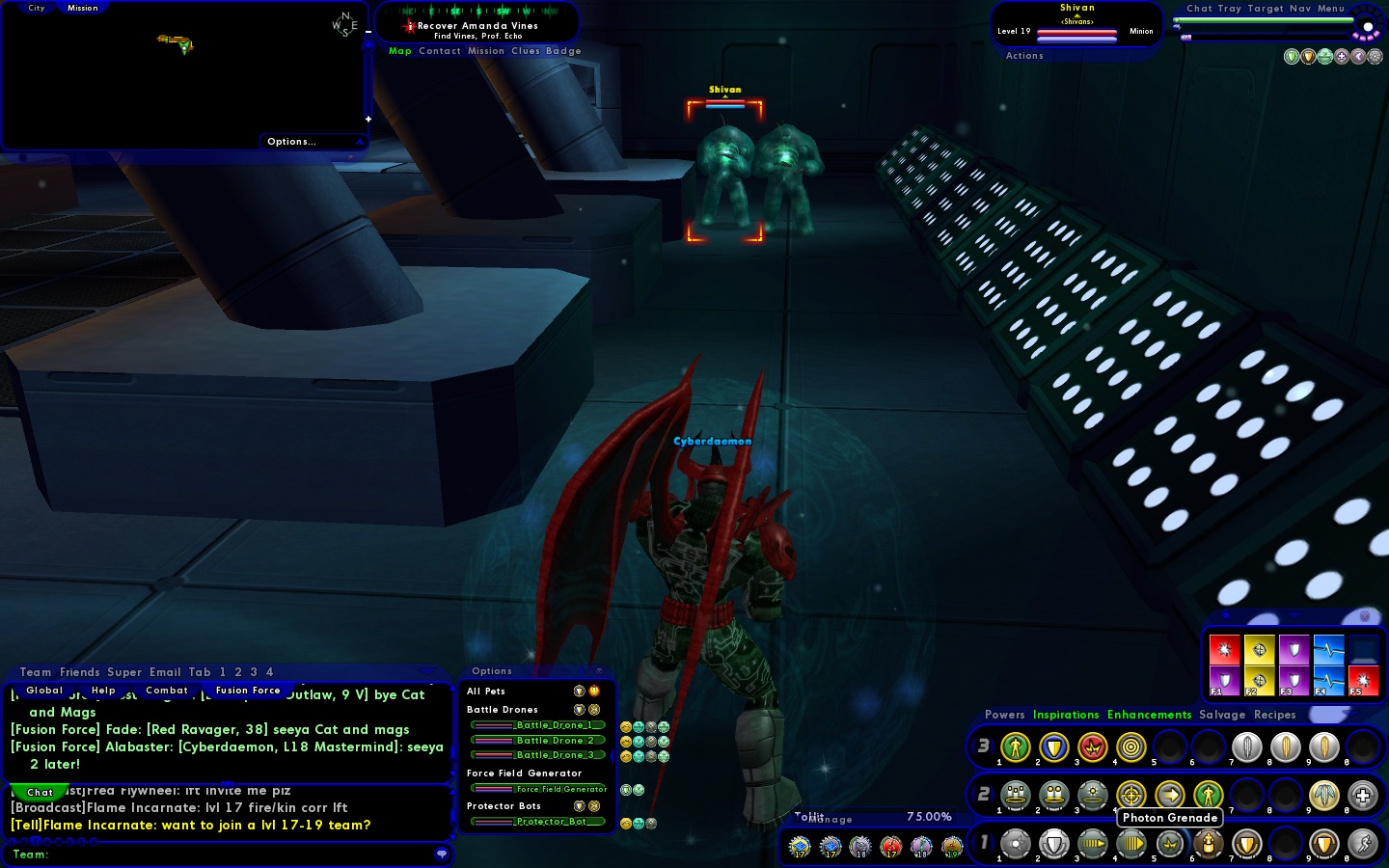The width and height of the screenshot is (1389, 868).
Task: Select the Force Field Generator pet bar
Action: 538,789
